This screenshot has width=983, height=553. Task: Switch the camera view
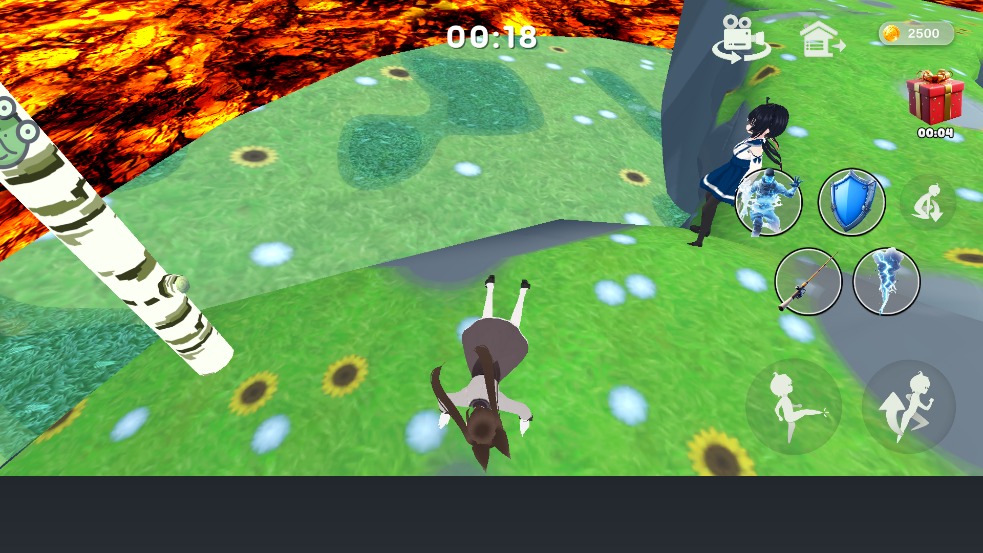740,38
